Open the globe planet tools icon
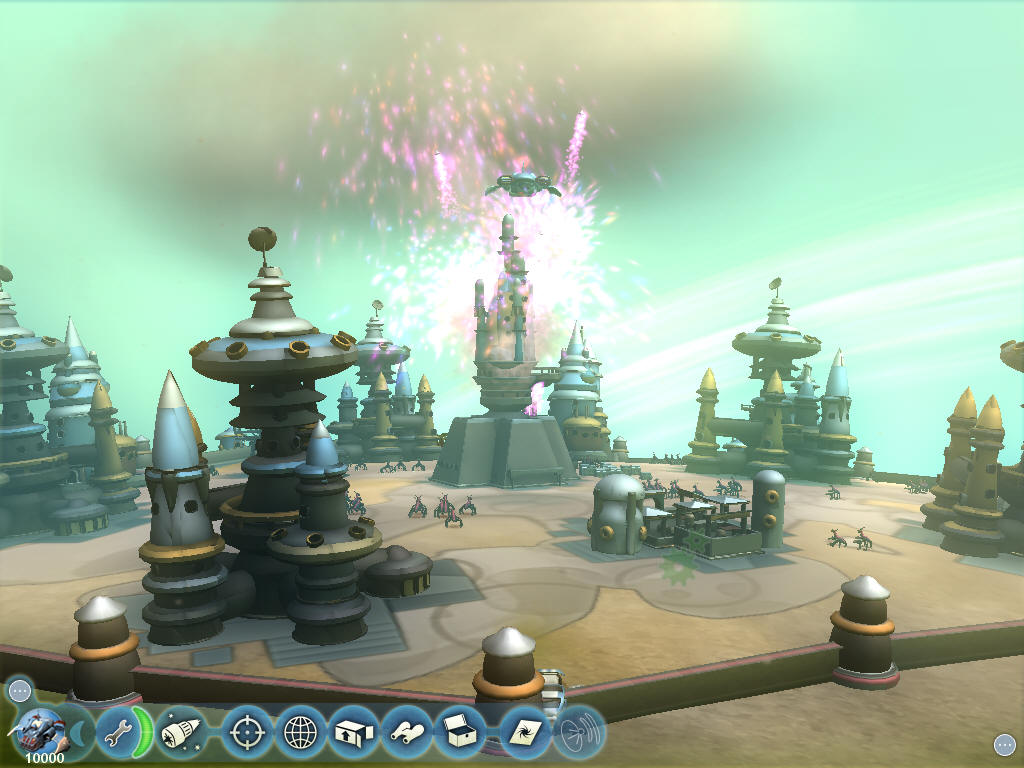1024x768 pixels. pyautogui.click(x=300, y=733)
